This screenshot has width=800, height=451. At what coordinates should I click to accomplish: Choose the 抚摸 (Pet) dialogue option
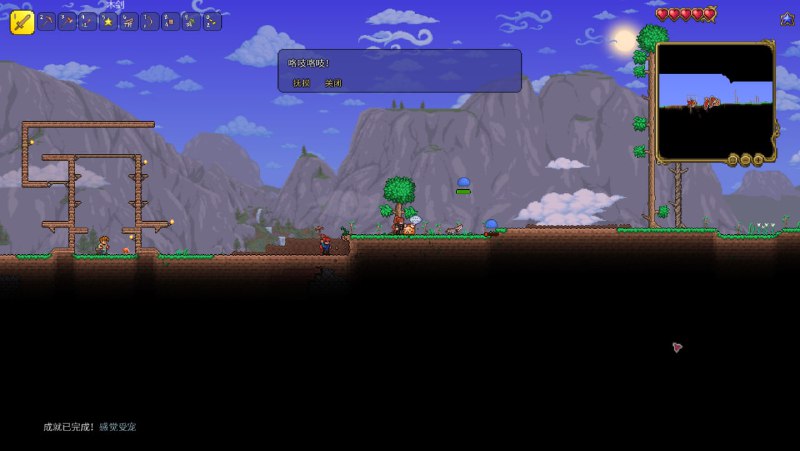301,83
